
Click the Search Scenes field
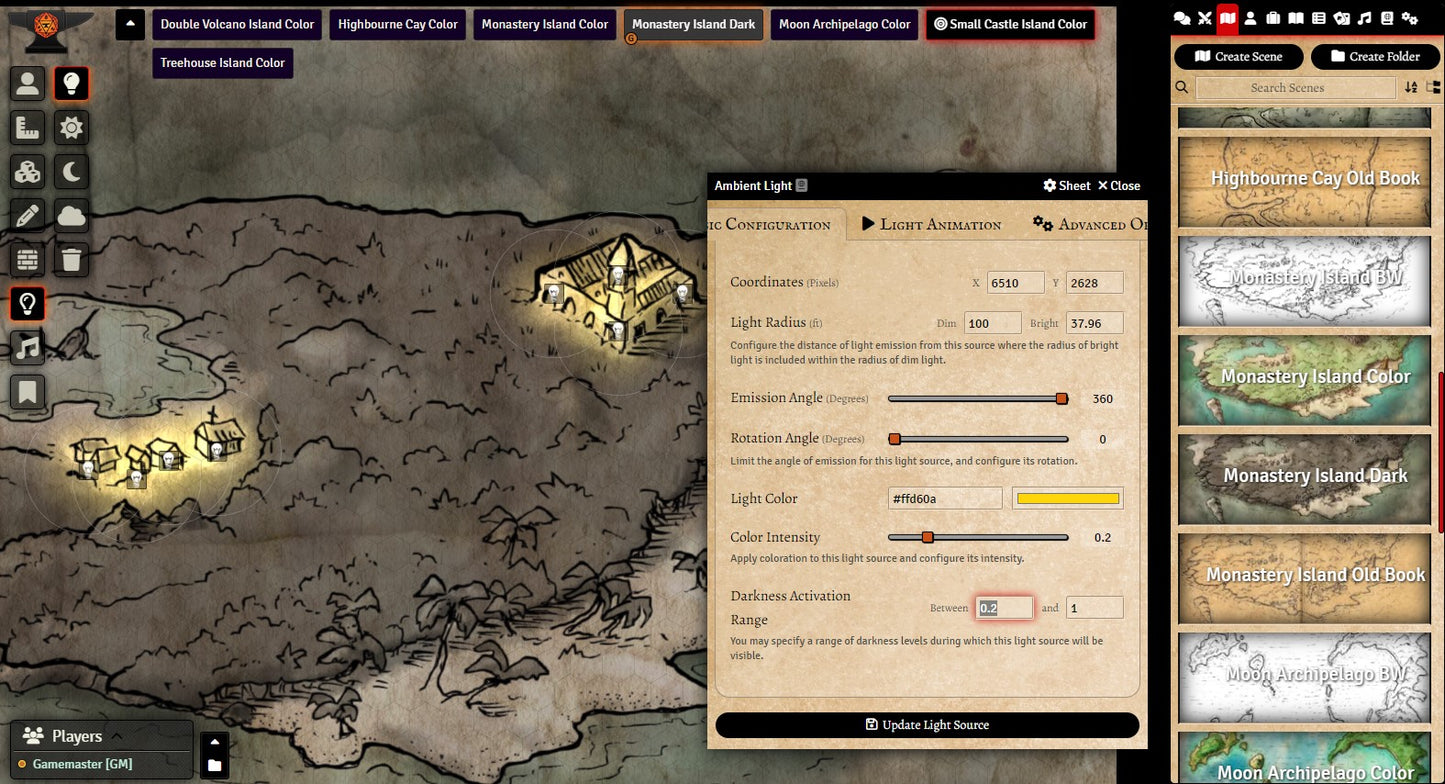(1295, 88)
